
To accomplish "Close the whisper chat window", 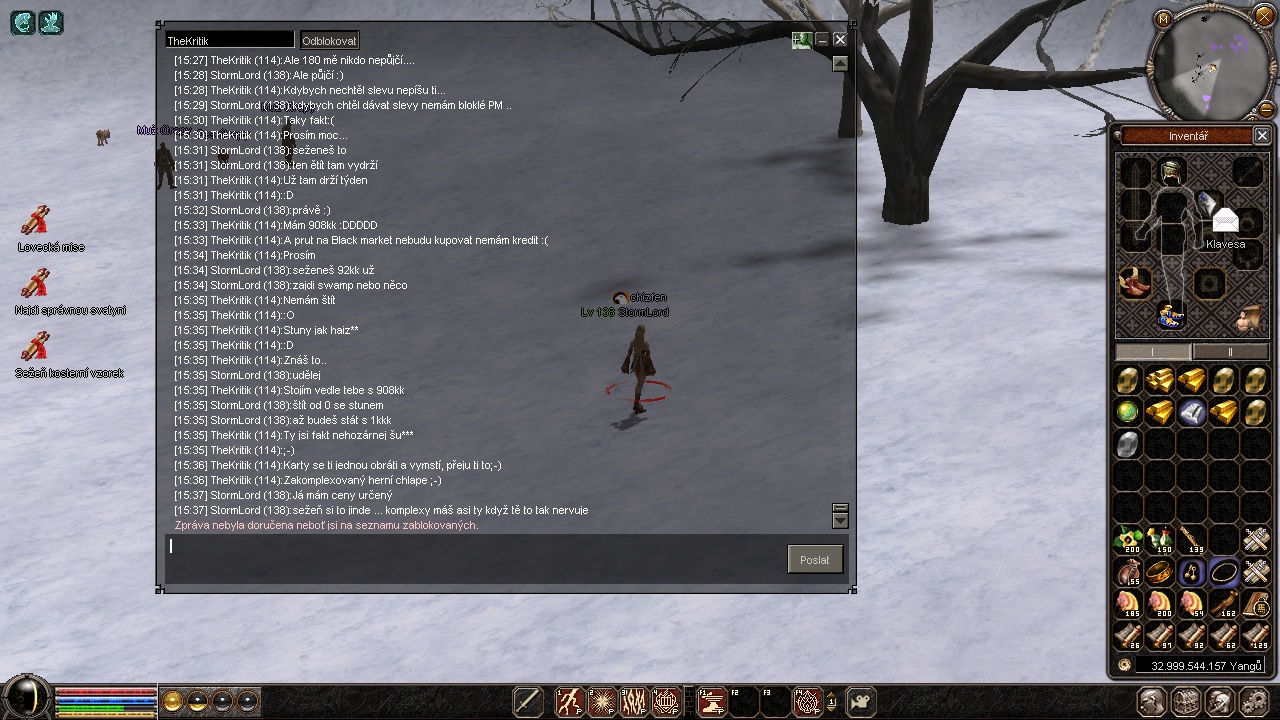I will click(x=840, y=40).
